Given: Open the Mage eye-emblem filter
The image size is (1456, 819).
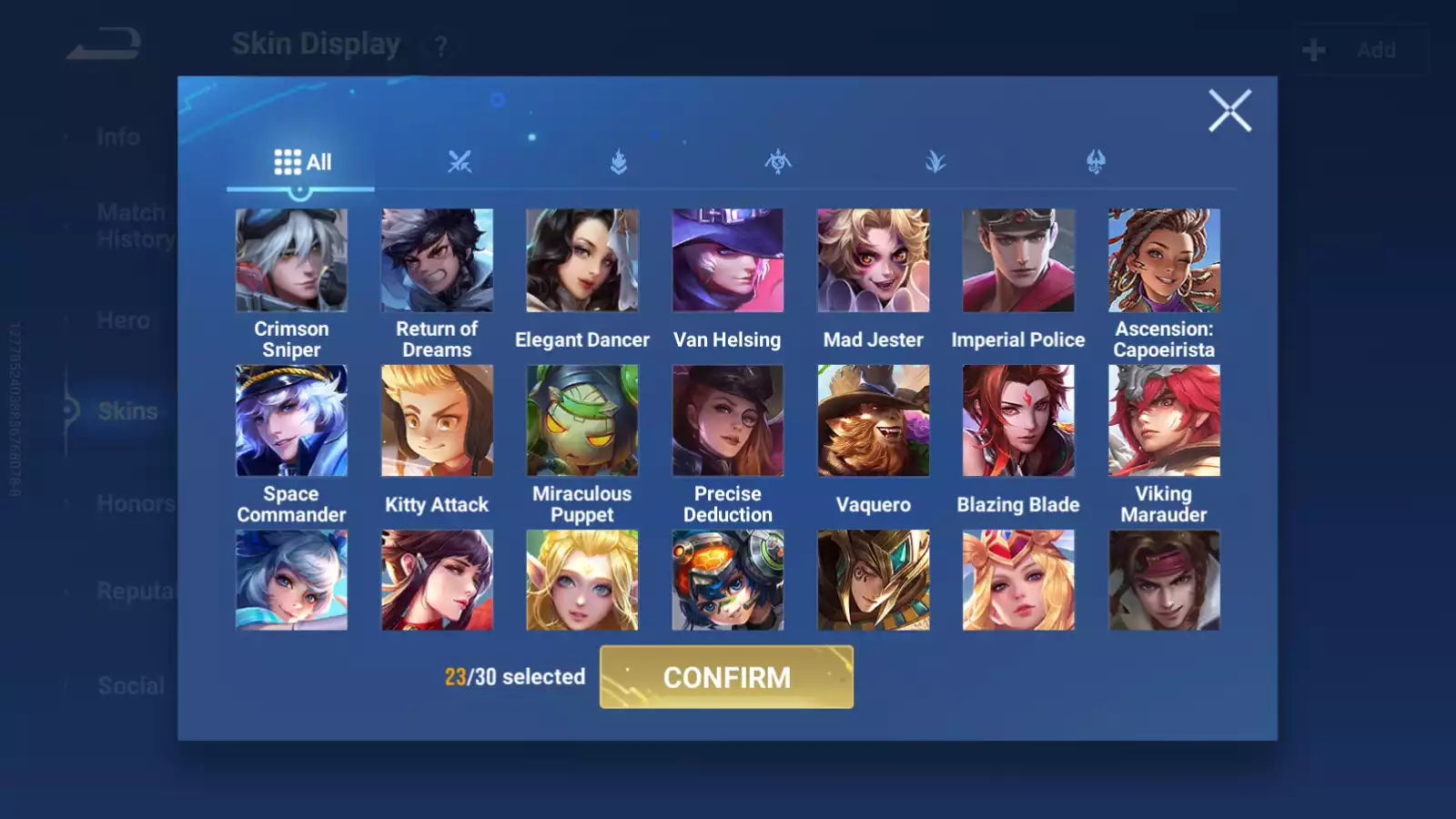Looking at the screenshot, I should coord(778,162).
